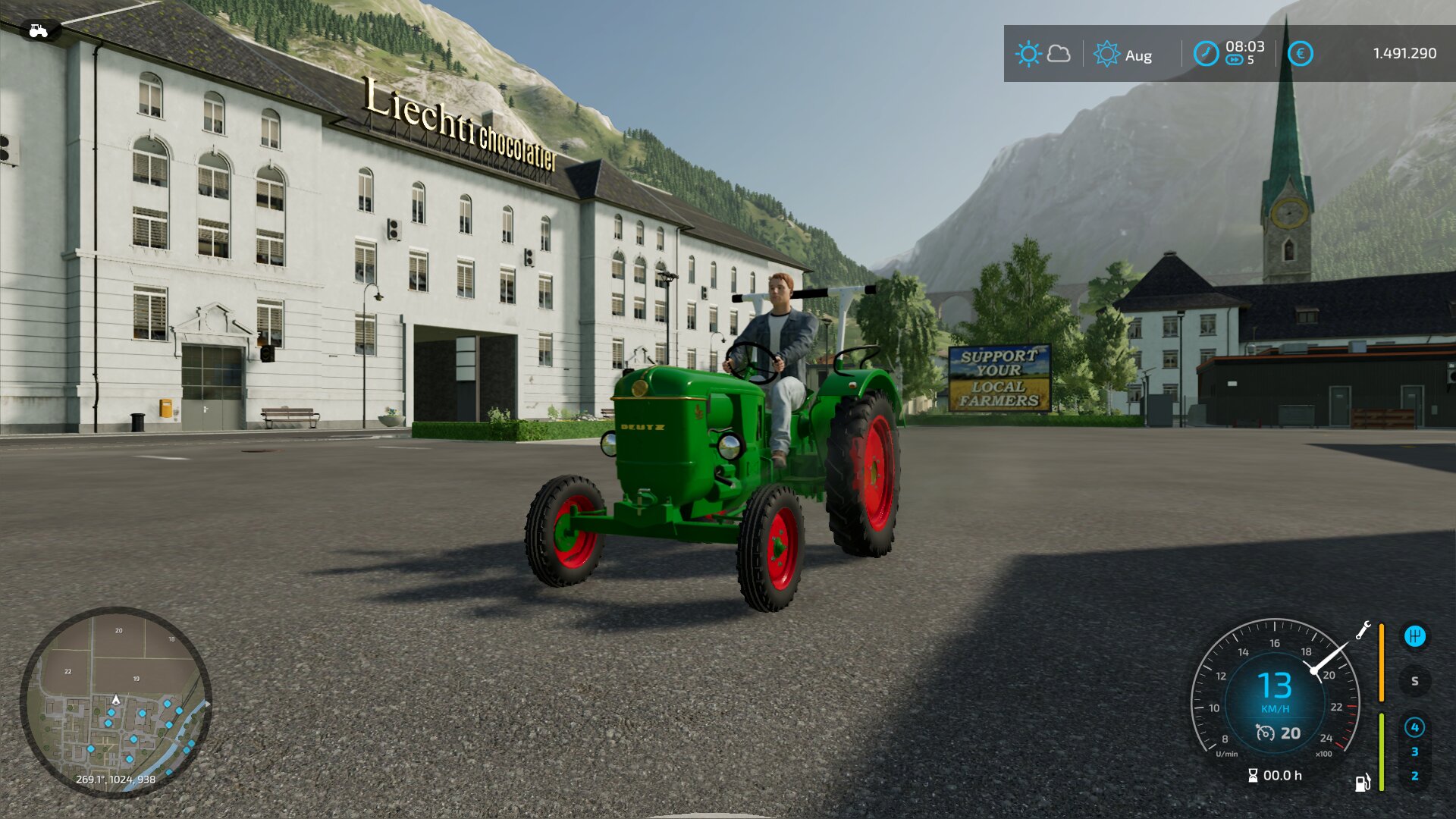1456x819 pixels.
Task: Open finances via the euro coin icon
Action: (1300, 54)
